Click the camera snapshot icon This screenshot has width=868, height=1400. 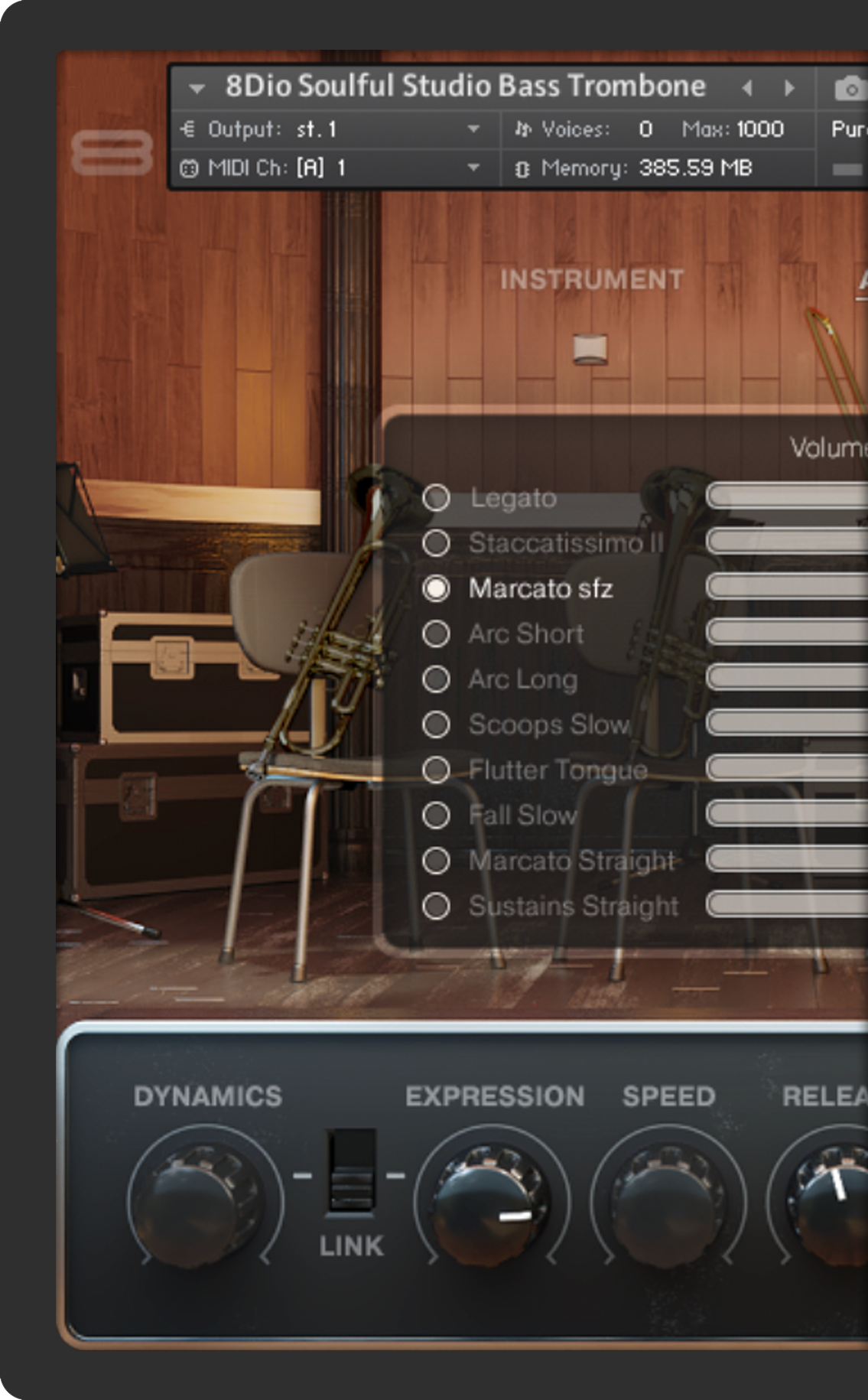pyautogui.click(x=849, y=89)
